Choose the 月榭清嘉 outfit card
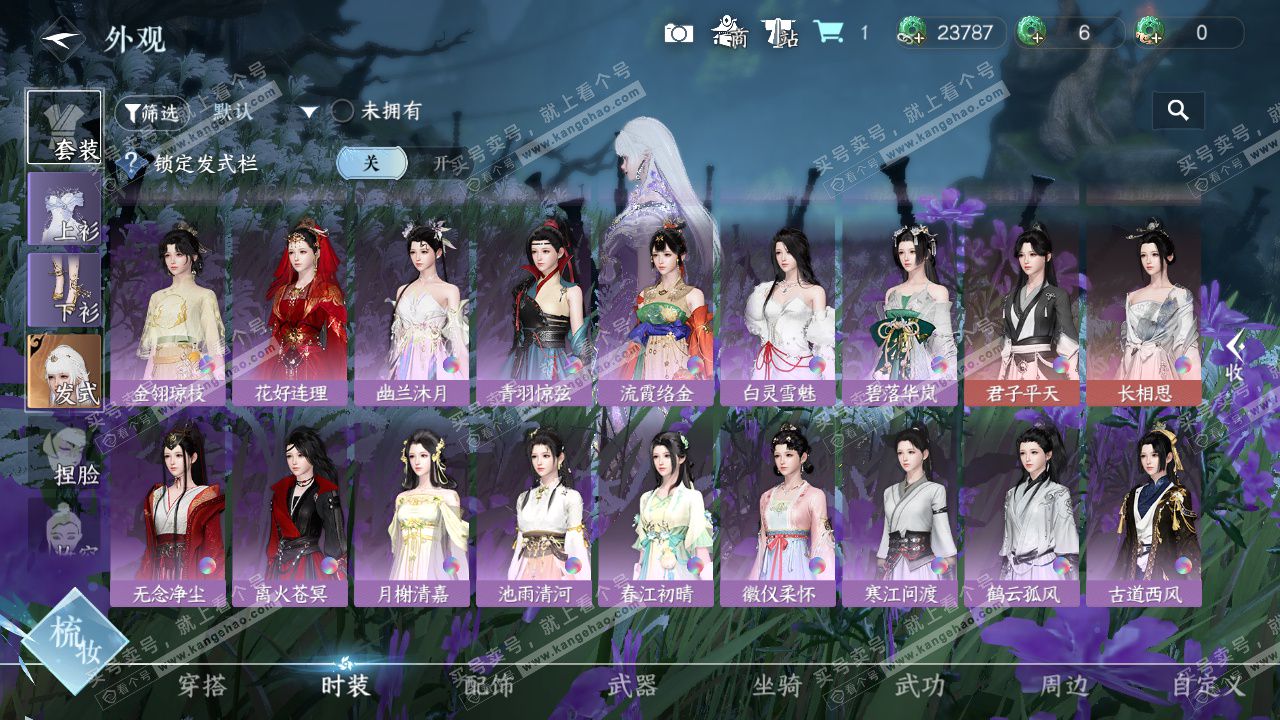This screenshot has height=720, width=1280. coord(412,512)
